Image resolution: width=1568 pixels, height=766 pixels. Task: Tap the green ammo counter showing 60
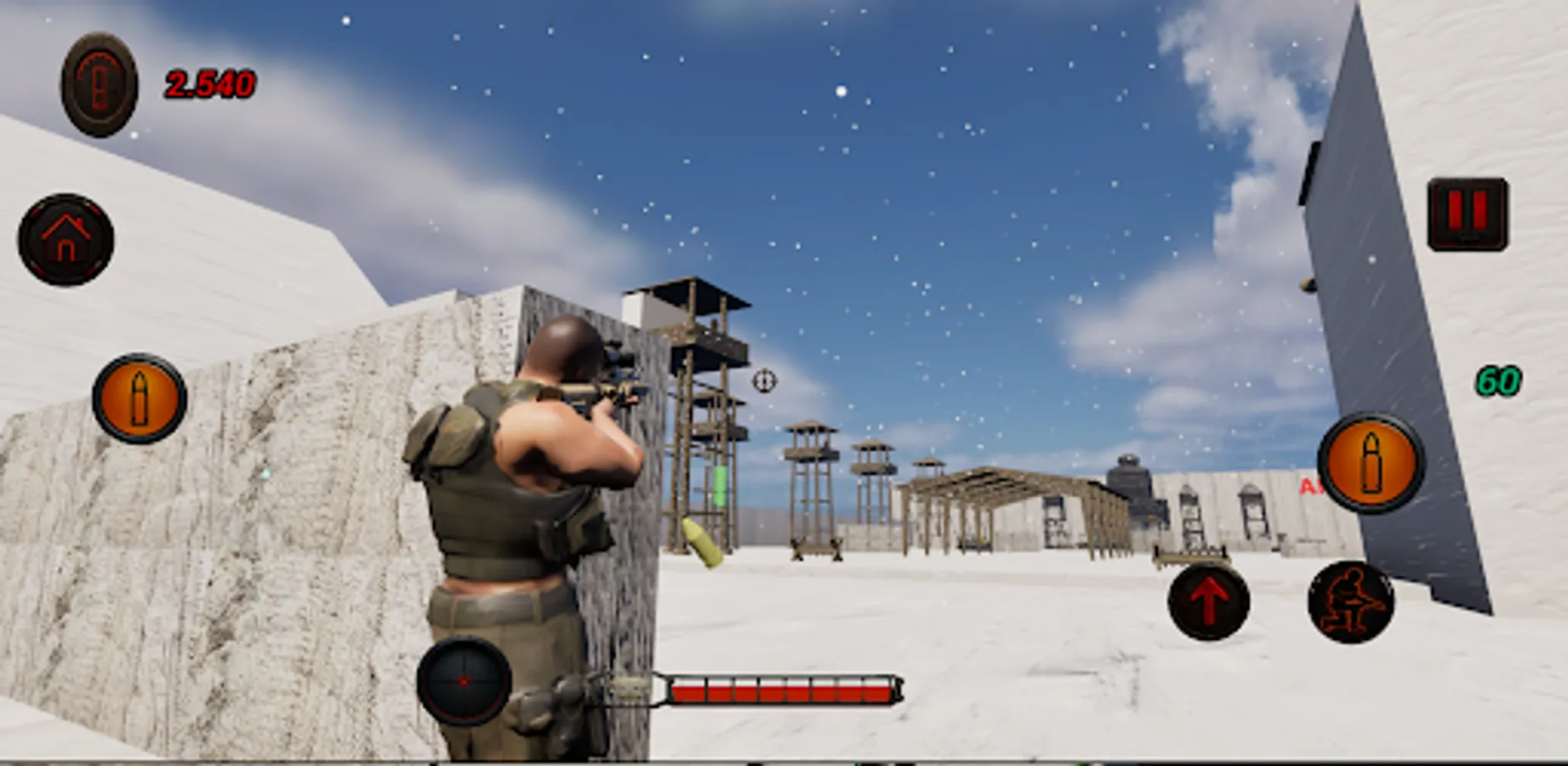point(1499,380)
